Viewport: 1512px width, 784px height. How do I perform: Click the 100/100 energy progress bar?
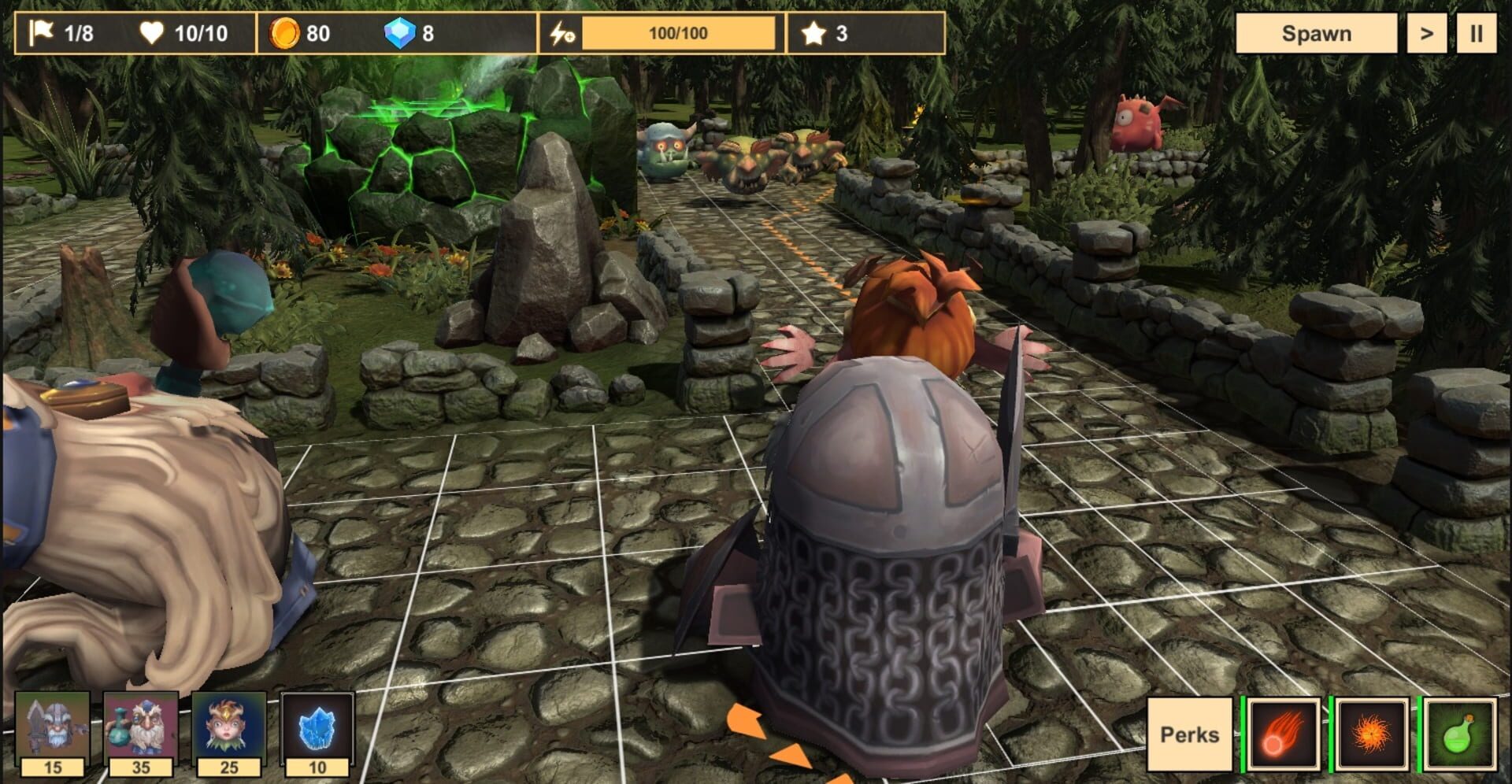pos(681,32)
